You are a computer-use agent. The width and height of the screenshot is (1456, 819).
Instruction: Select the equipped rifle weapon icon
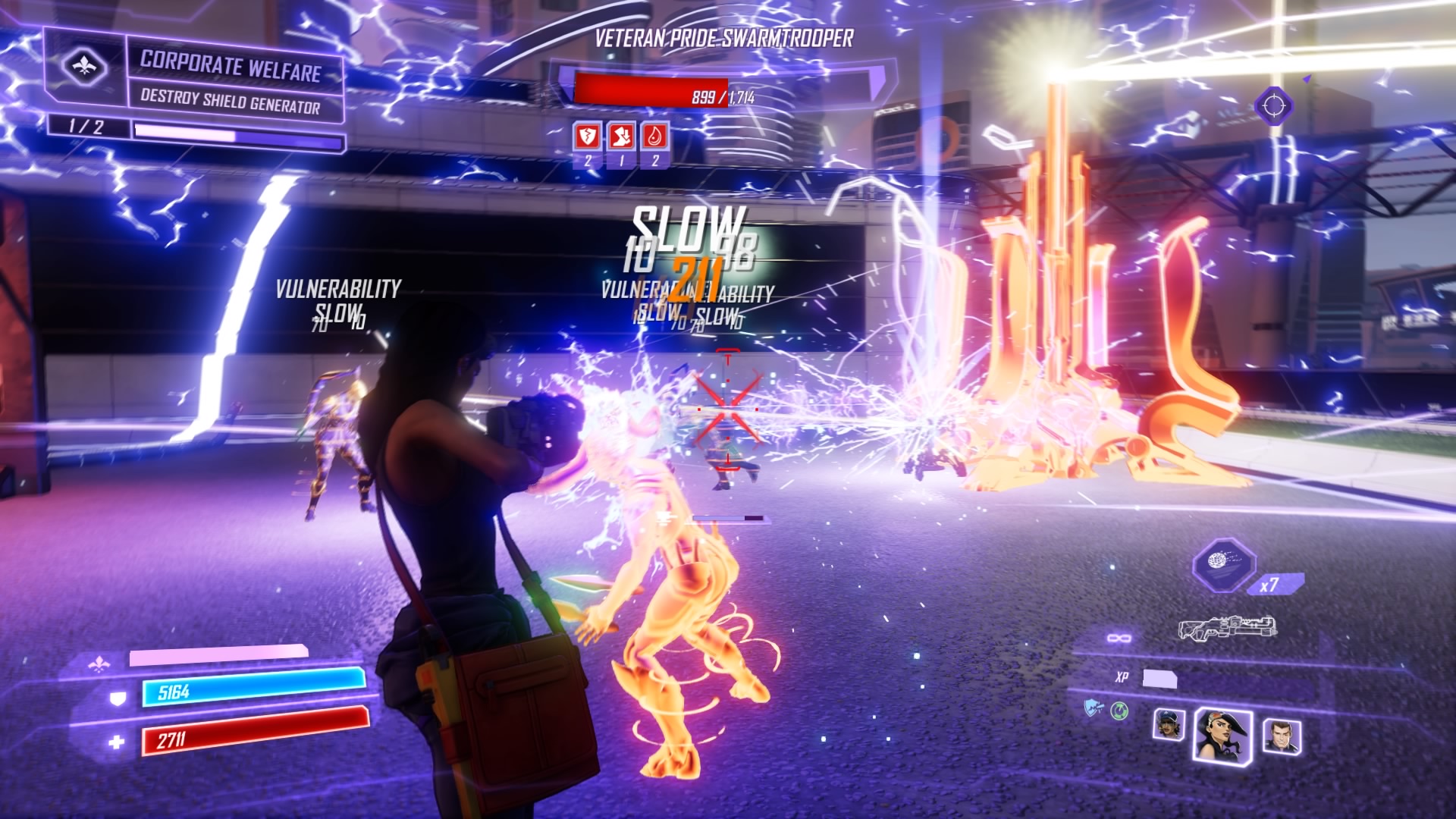click(1226, 627)
